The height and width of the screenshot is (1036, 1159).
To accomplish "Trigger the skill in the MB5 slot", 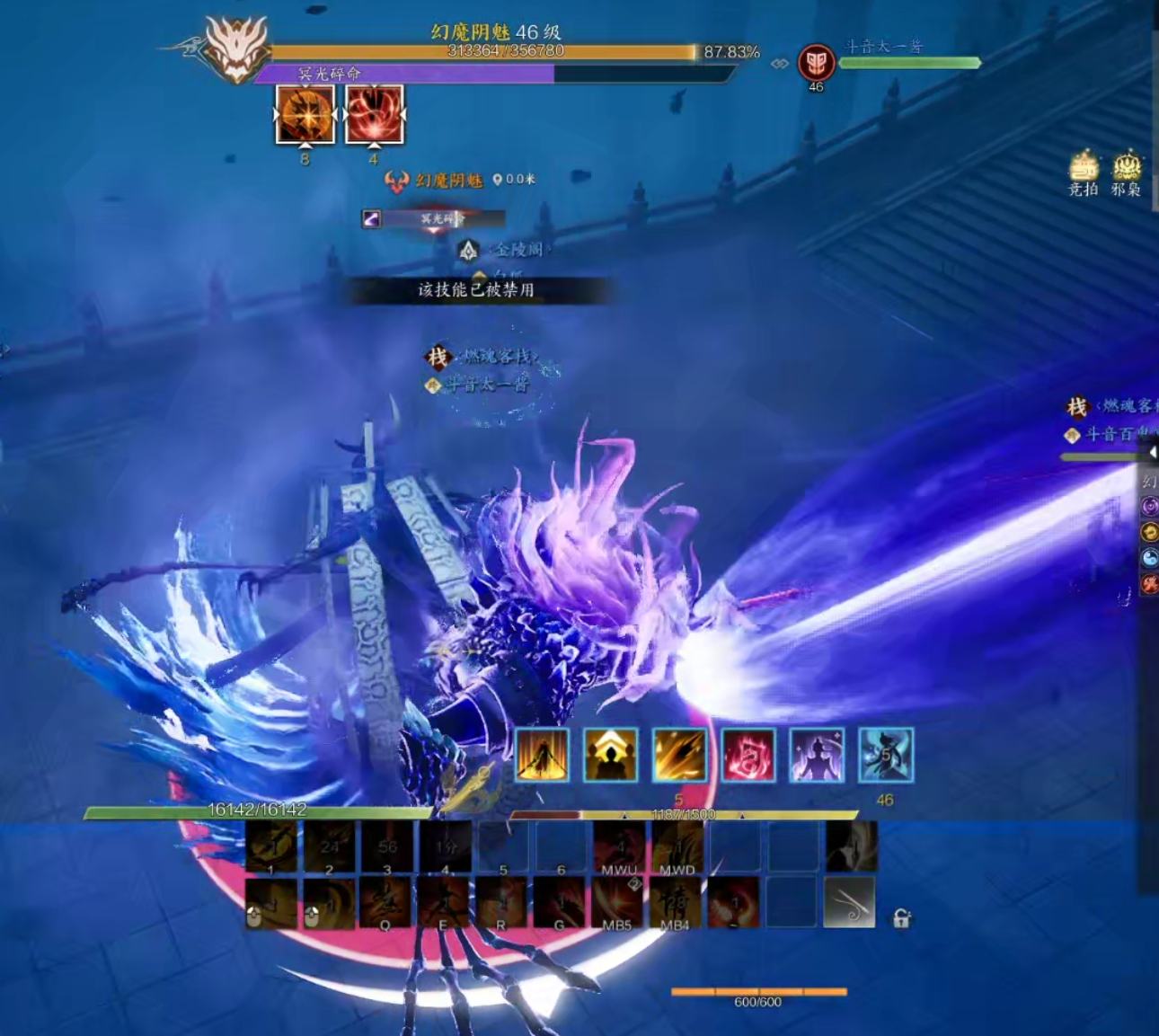I will [x=617, y=902].
